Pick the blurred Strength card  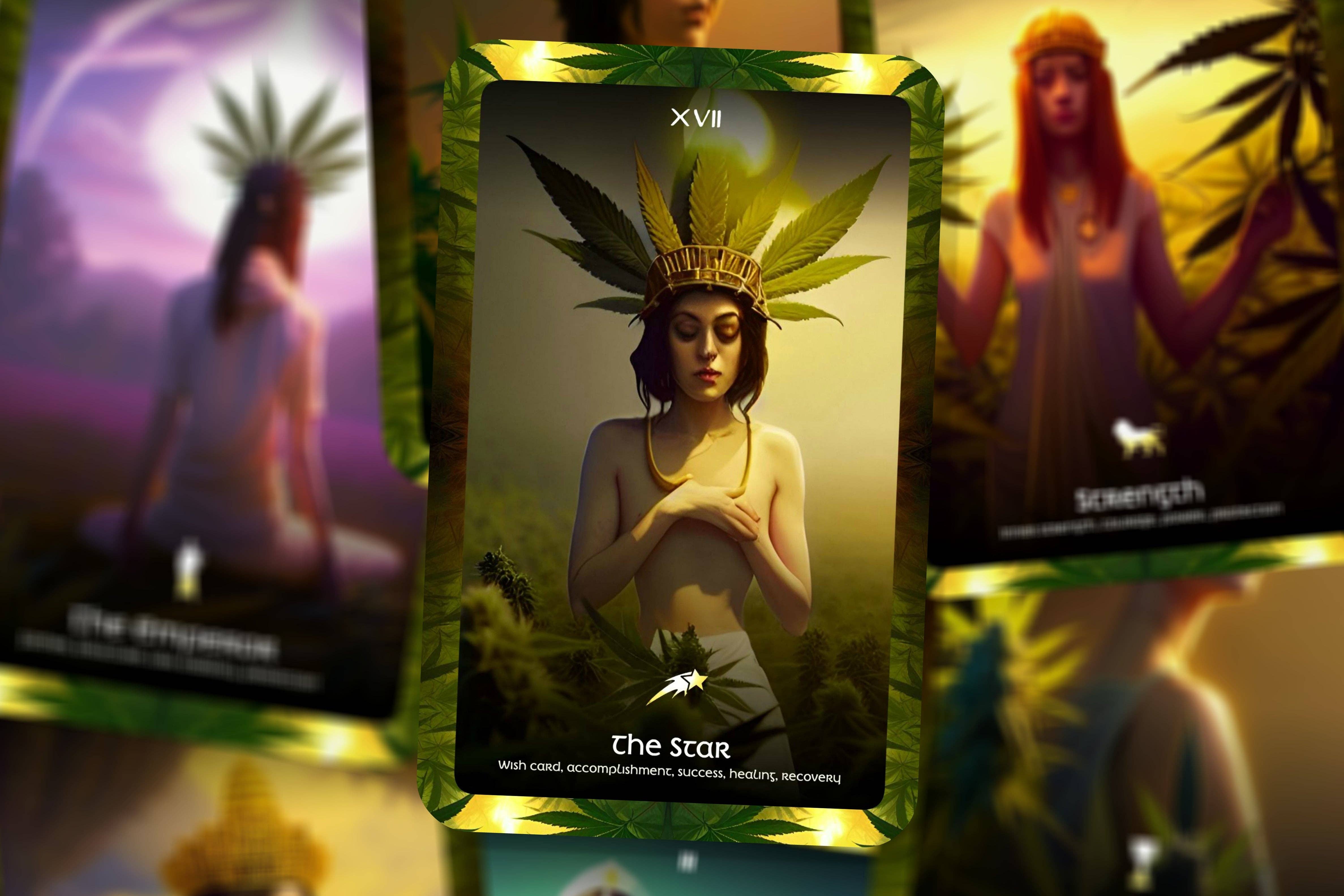(x=1137, y=286)
